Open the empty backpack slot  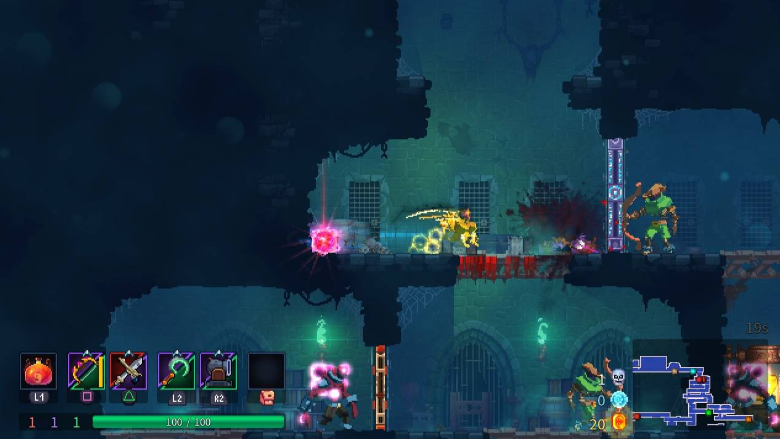266,371
